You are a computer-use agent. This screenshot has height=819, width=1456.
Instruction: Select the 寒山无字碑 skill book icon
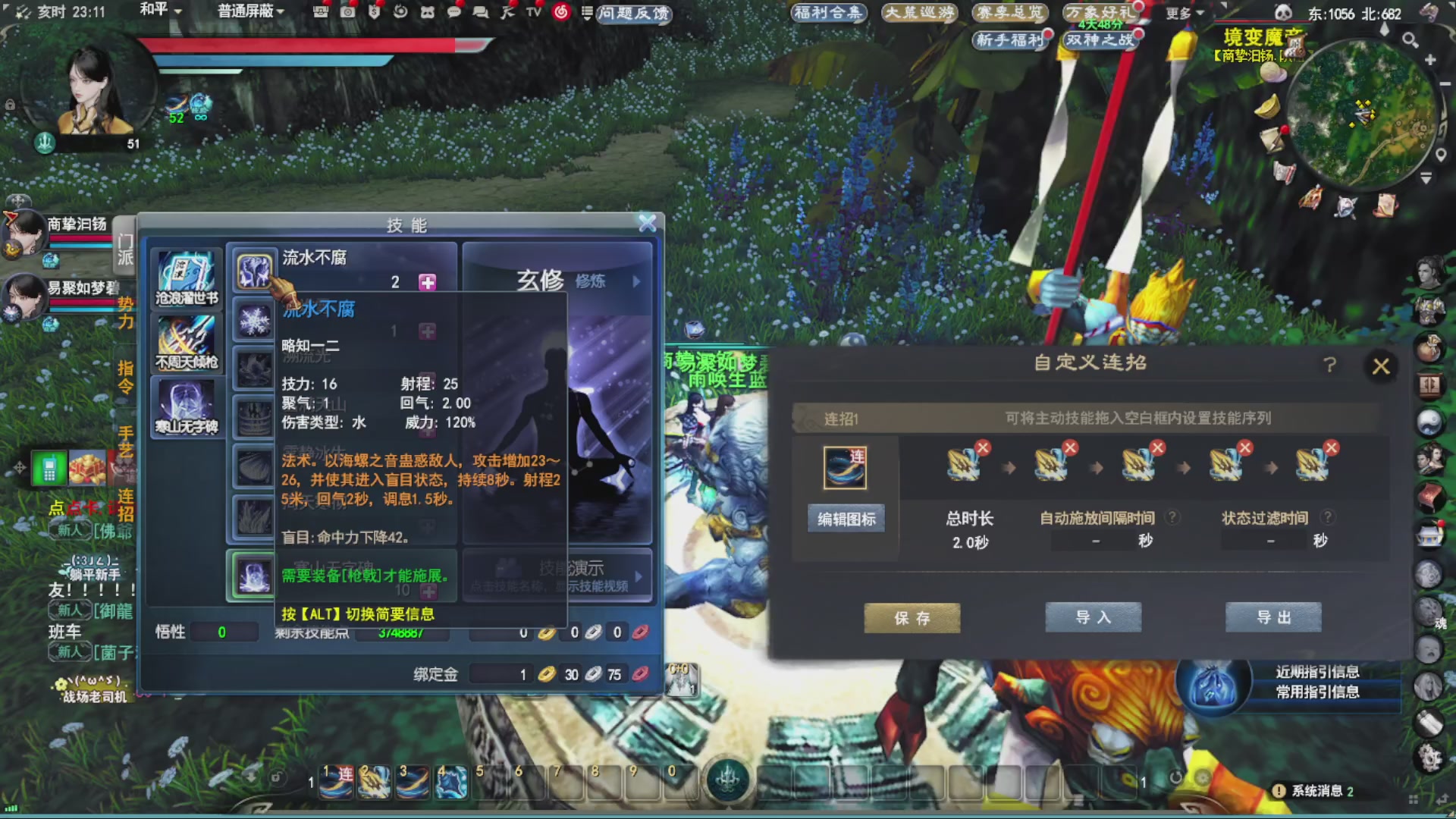click(x=186, y=402)
